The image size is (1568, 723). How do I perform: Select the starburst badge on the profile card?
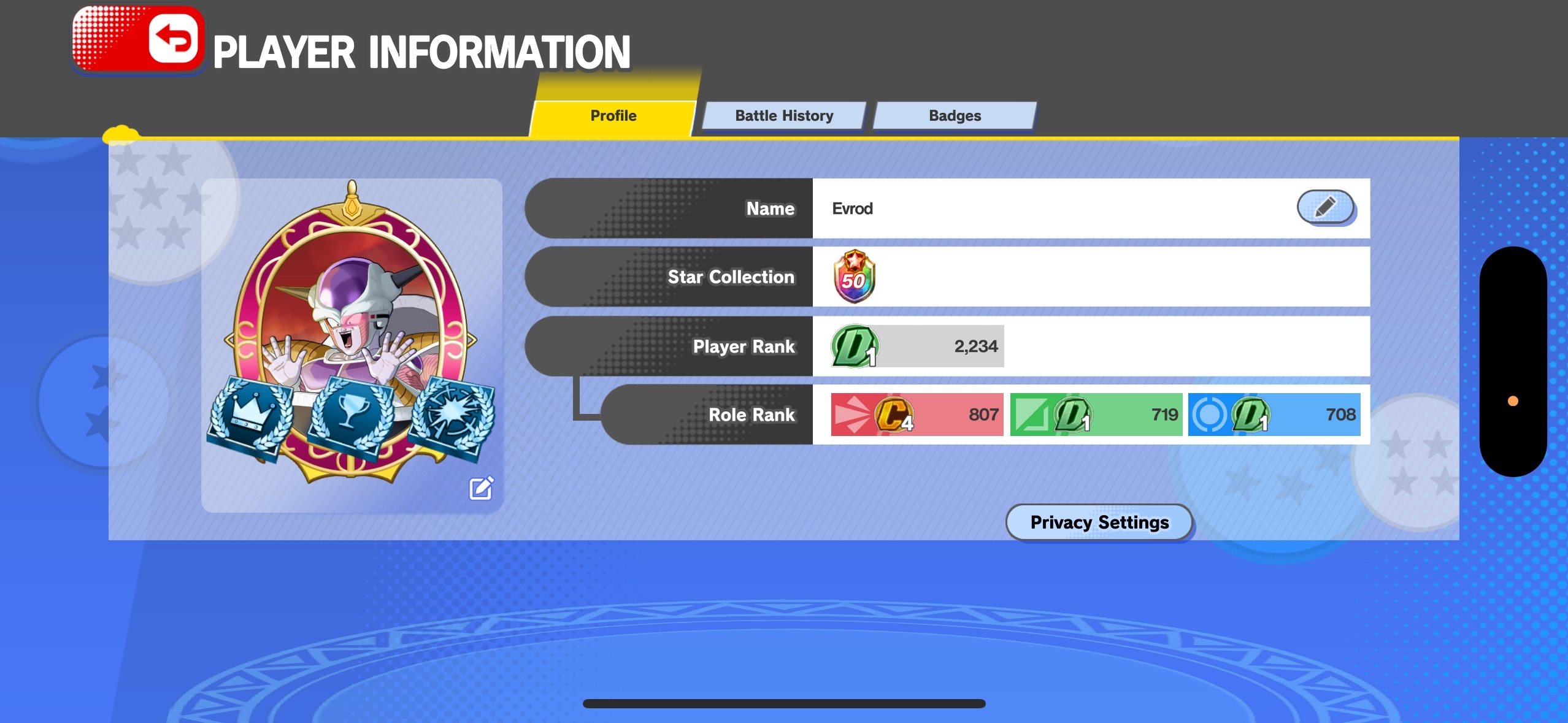coord(452,417)
